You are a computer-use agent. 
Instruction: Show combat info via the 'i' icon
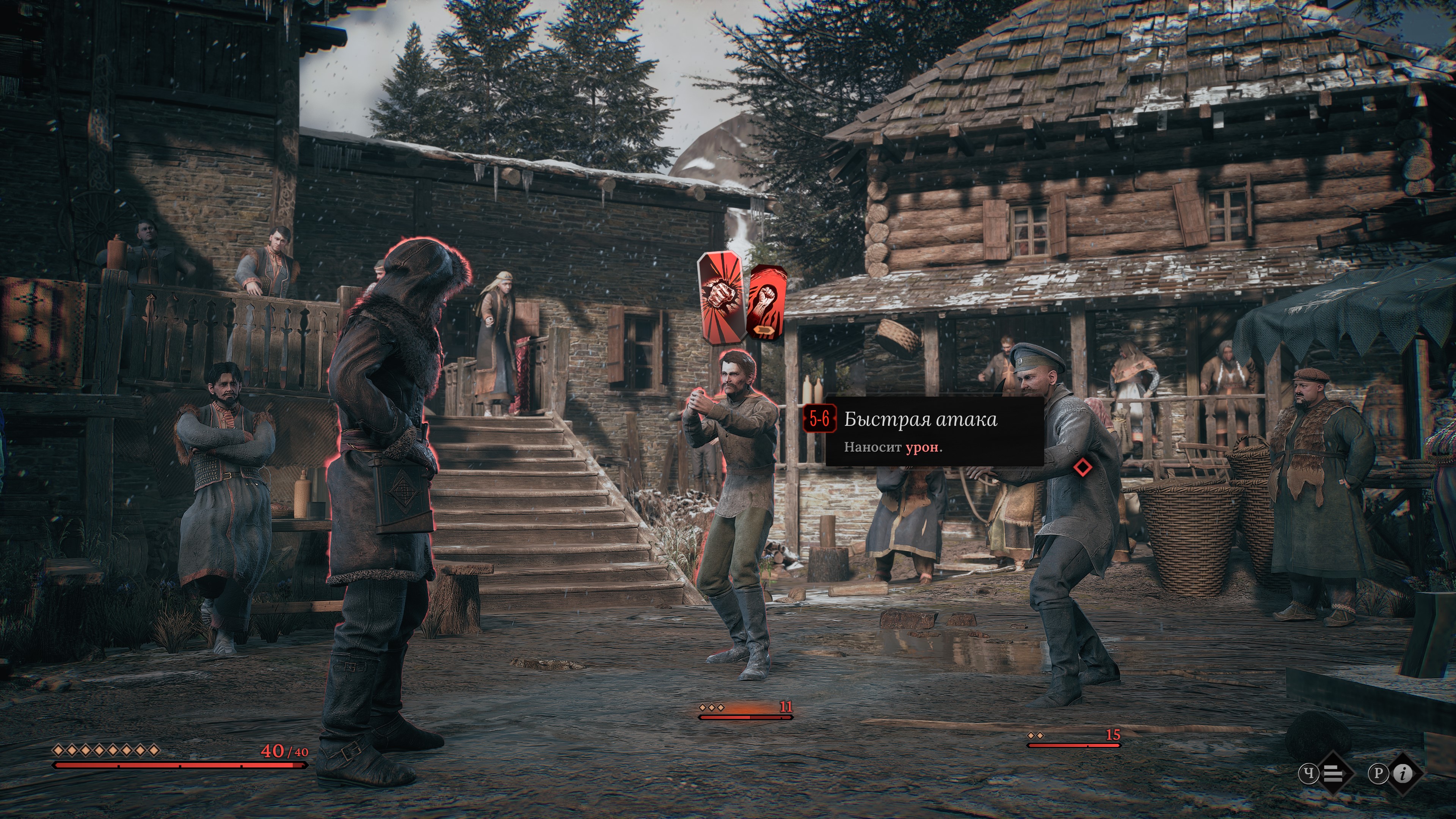[1403, 773]
